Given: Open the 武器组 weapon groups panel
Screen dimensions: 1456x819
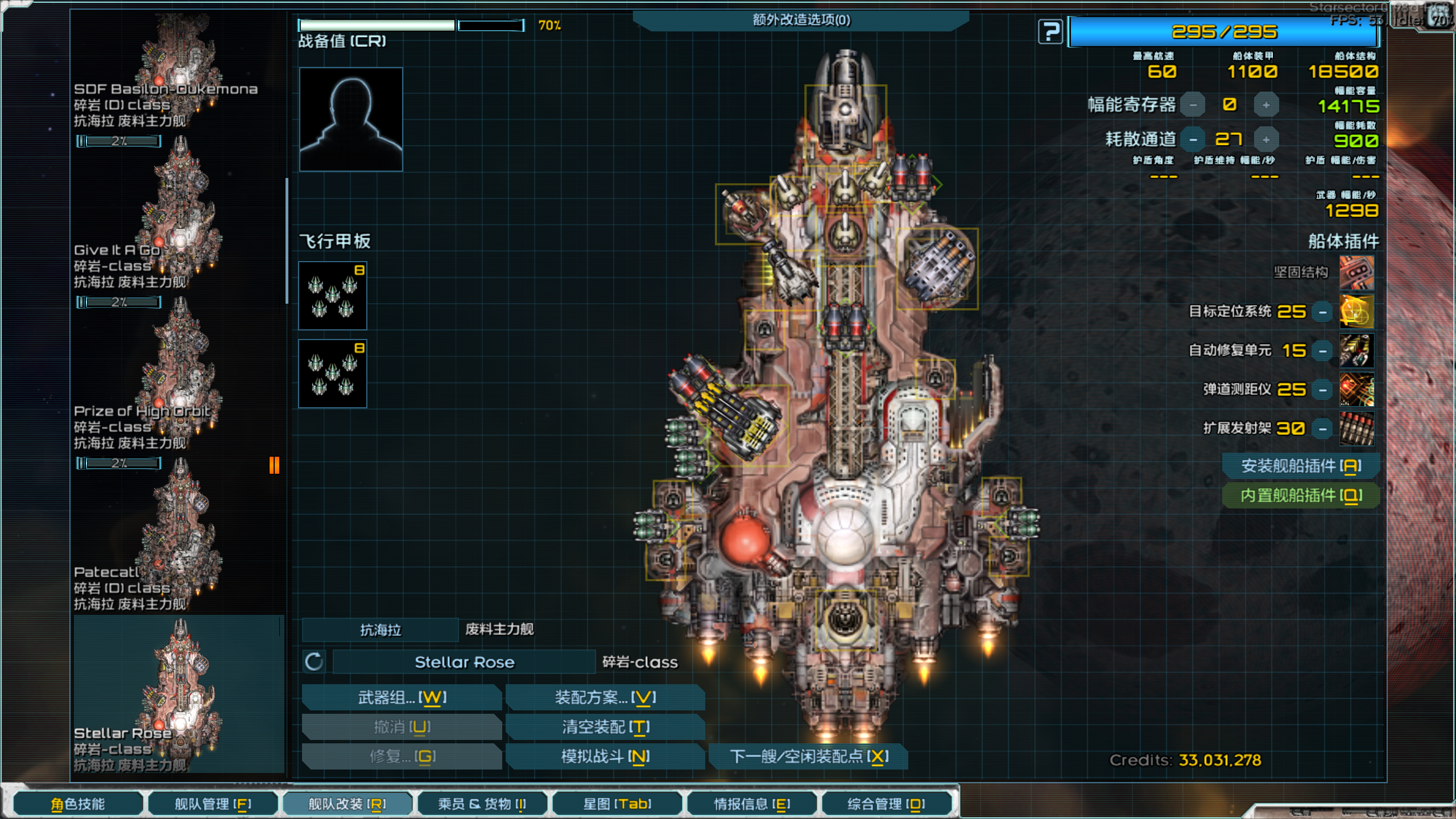Looking at the screenshot, I should 402,697.
